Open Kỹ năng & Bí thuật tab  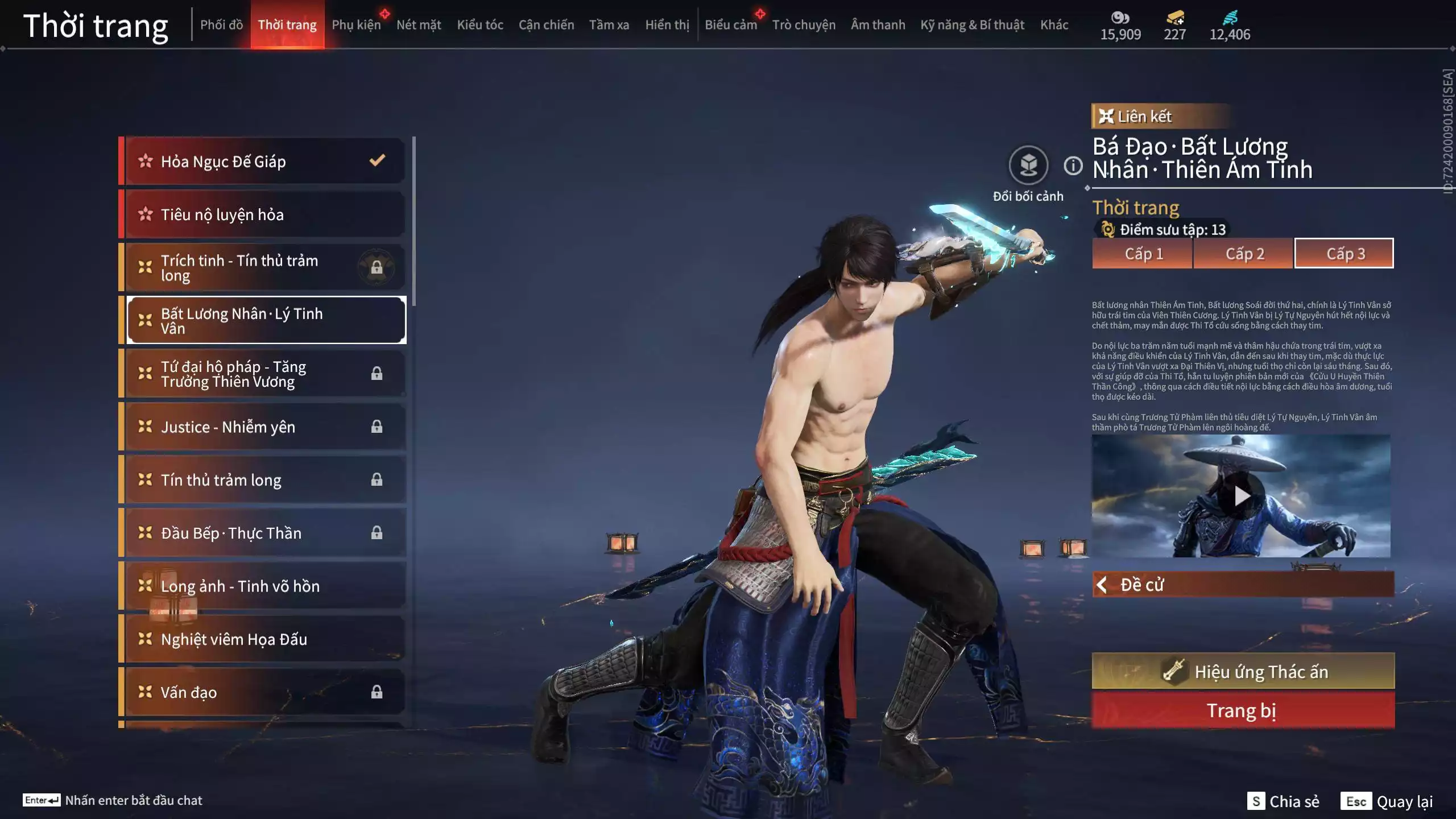tap(972, 25)
